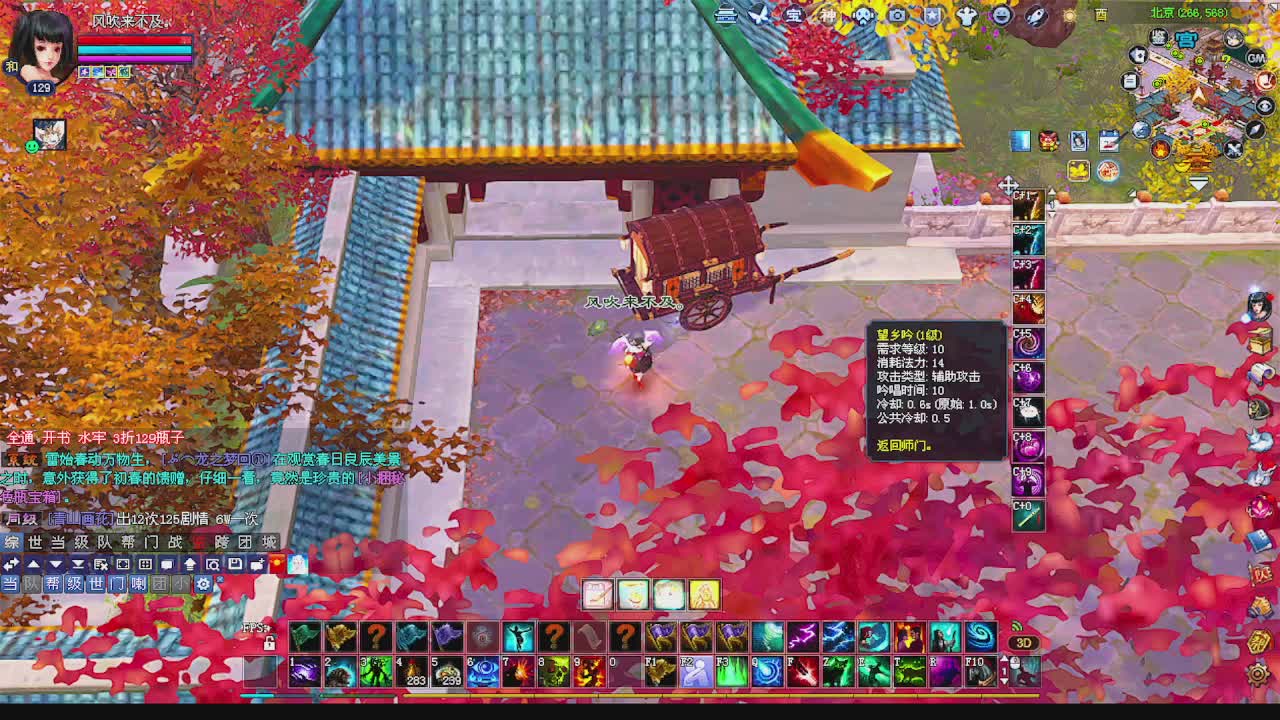Click the rocket icon on the top toolbar
1280x720 pixels.
[x=1036, y=15]
